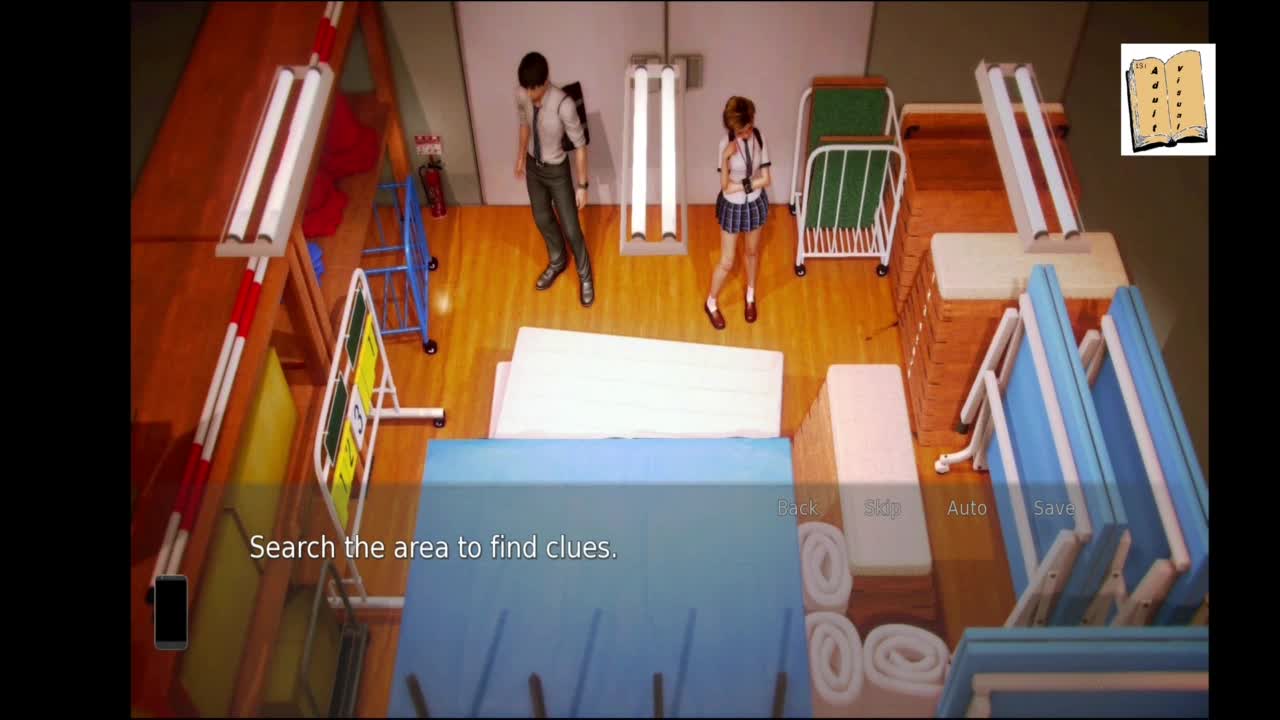Enable Auto advance mode
The height and width of the screenshot is (720, 1280).
coord(967,508)
